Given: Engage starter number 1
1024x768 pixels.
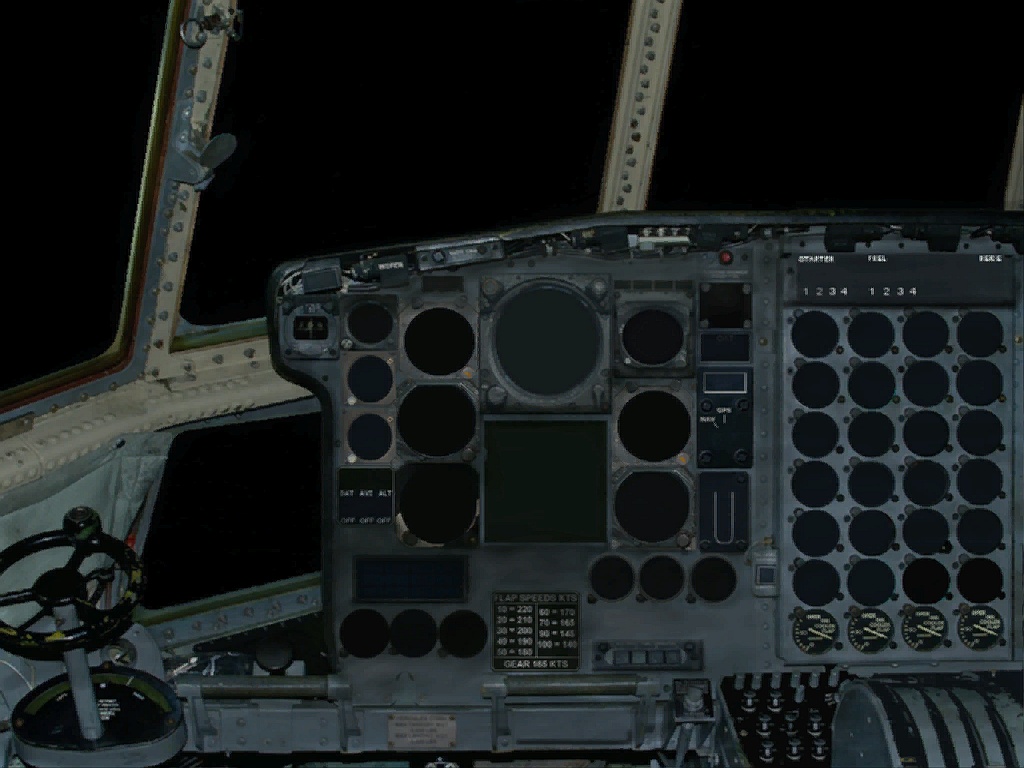Looking at the screenshot, I should (x=808, y=291).
